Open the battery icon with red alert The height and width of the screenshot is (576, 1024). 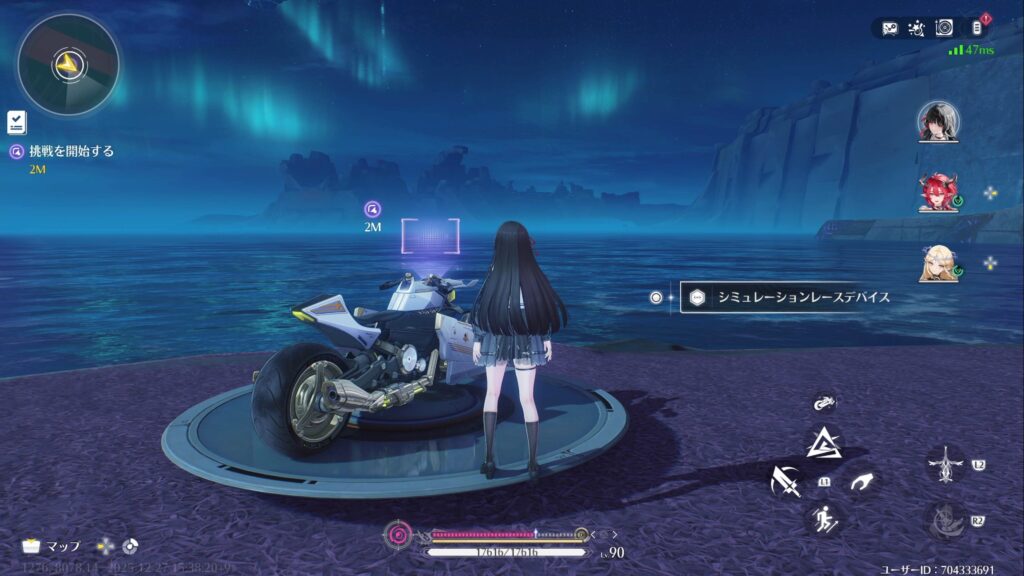(976, 27)
